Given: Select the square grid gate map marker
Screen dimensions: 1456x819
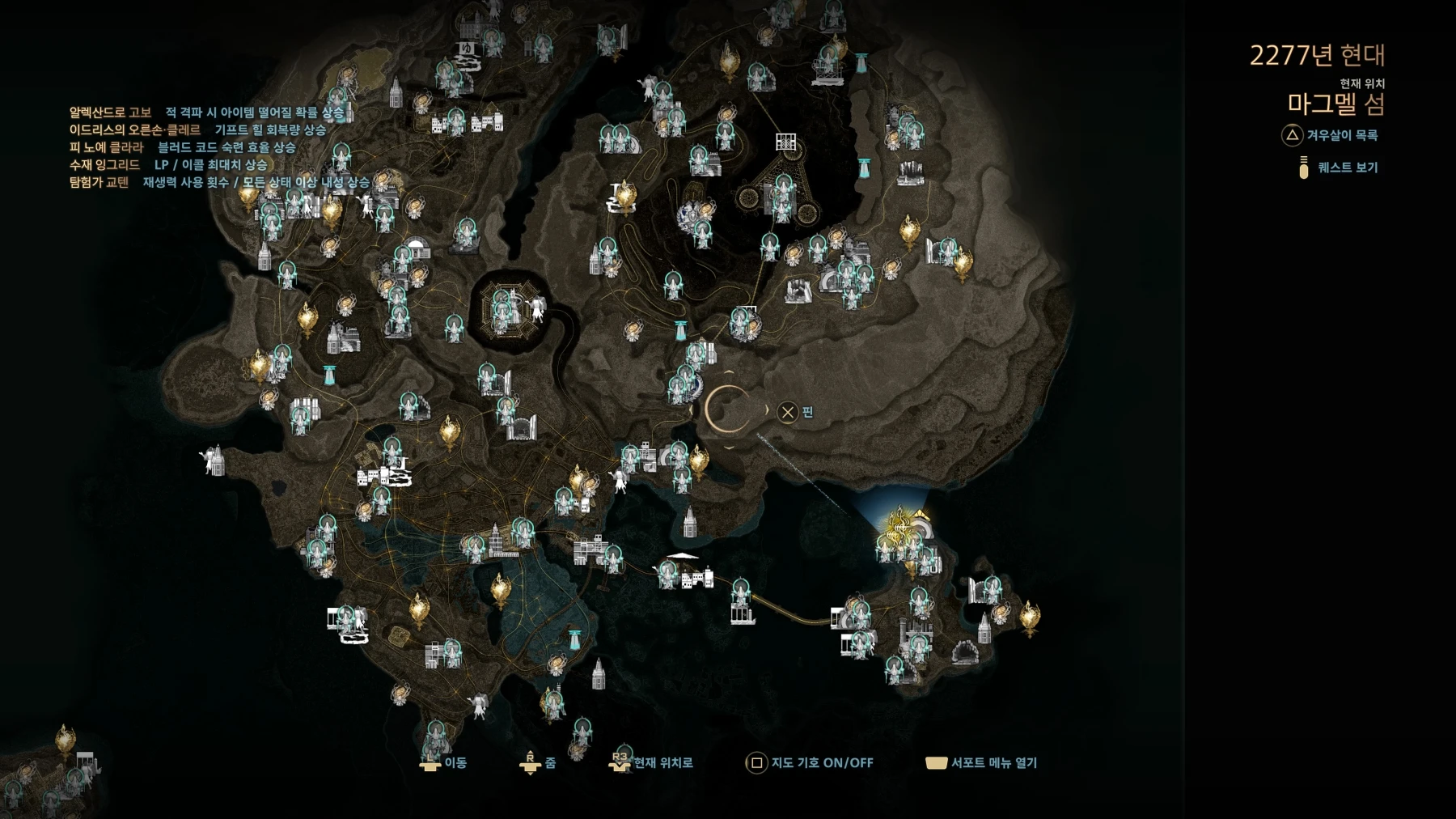Looking at the screenshot, I should [785, 142].
